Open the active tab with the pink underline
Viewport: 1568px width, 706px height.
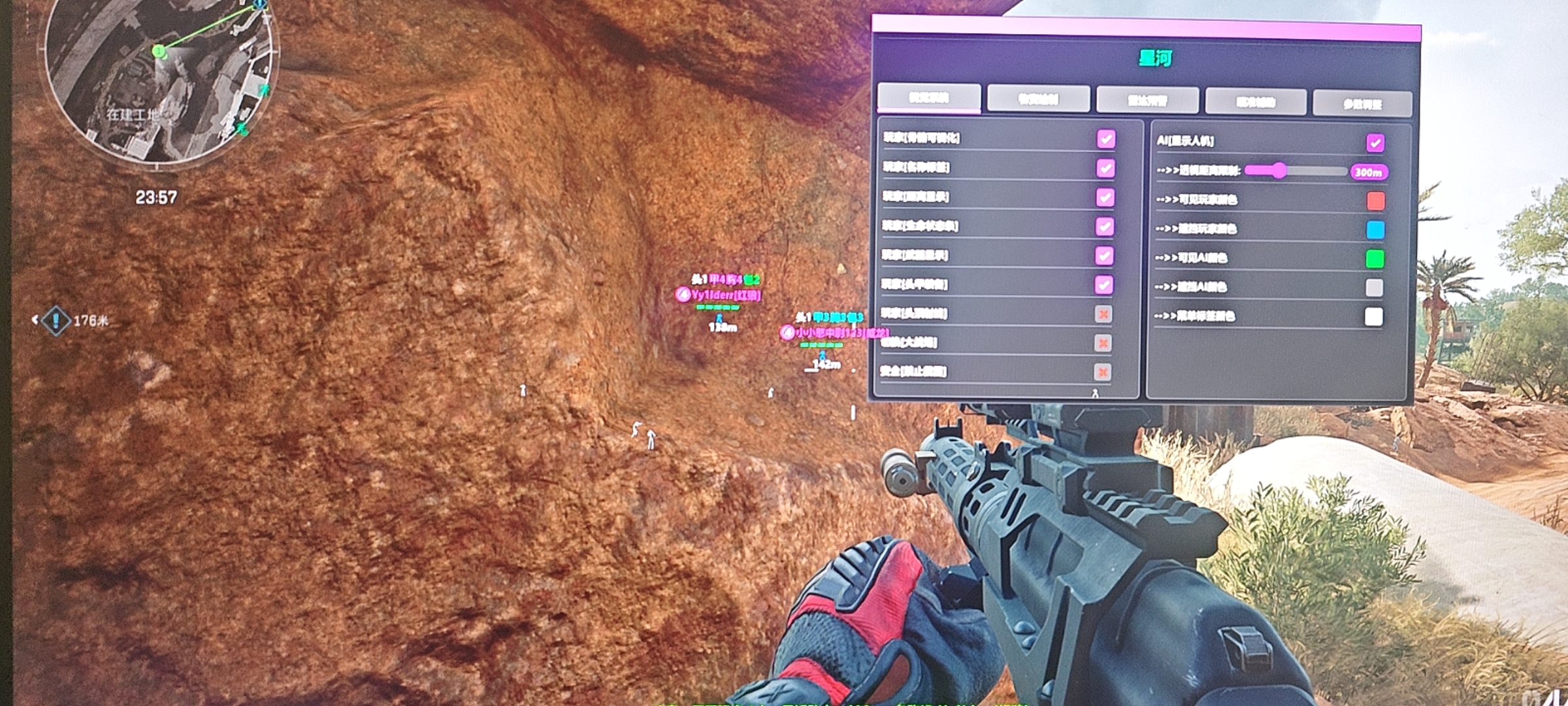928,98
